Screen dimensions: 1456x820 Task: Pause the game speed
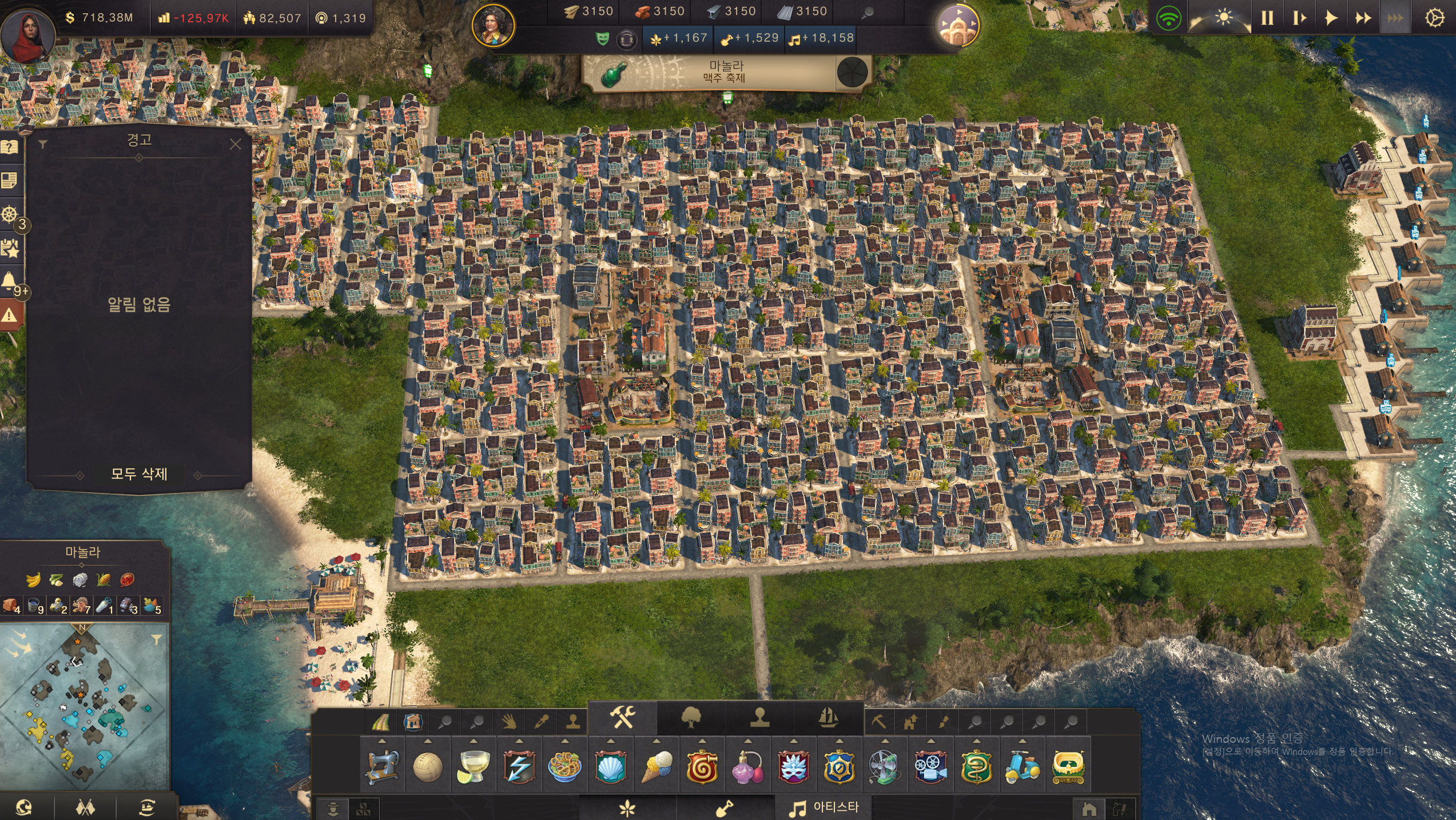tap(1267, 18)
